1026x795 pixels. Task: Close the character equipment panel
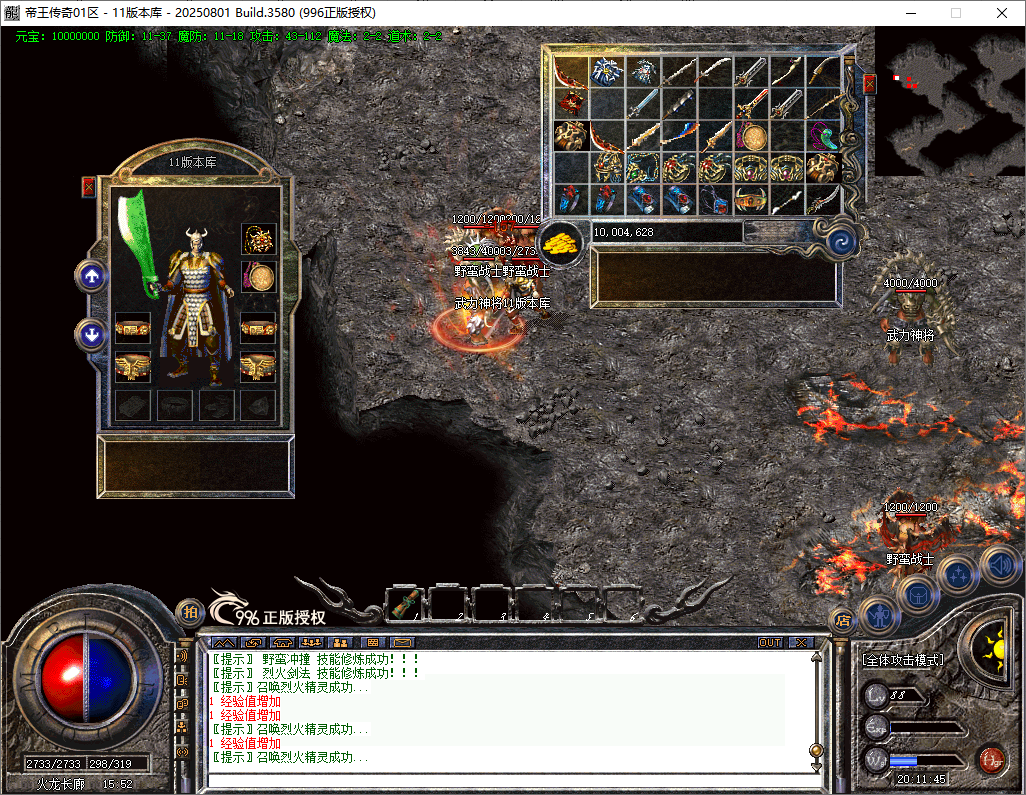[x=89, y=186]
